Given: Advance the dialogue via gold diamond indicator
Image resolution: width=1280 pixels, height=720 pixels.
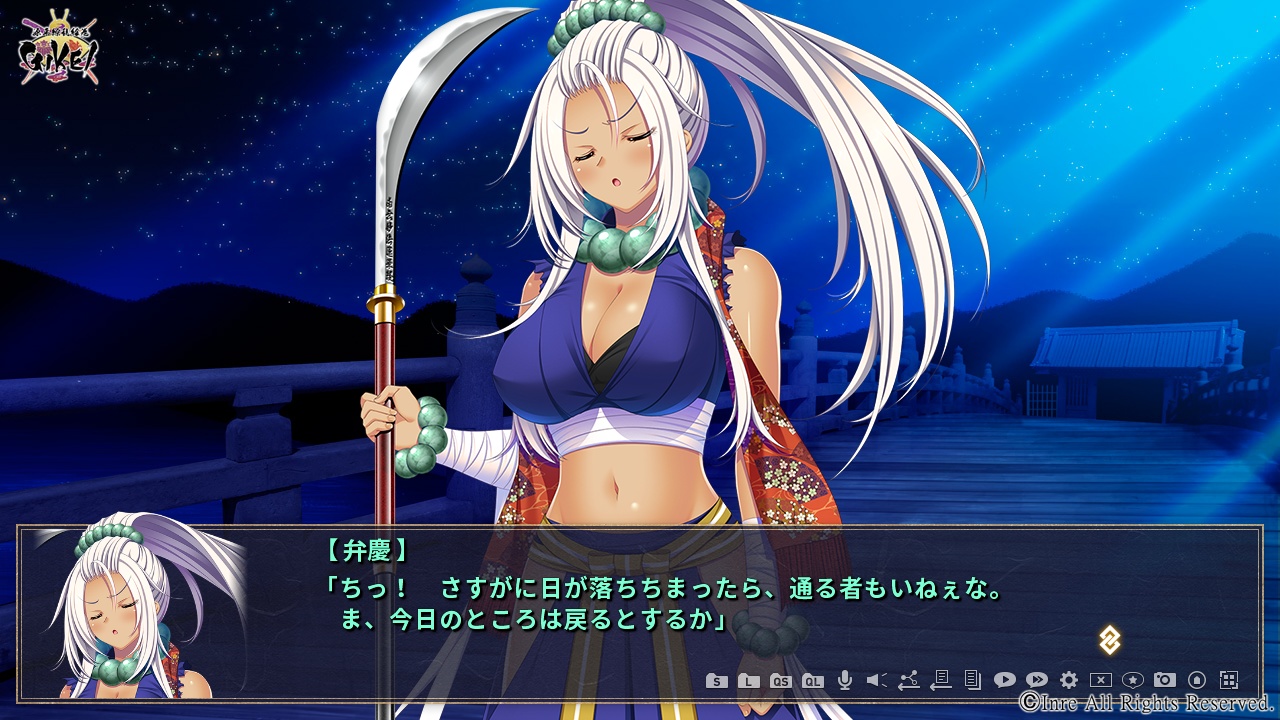Looking at the screenshot, I should (1109, 640).
